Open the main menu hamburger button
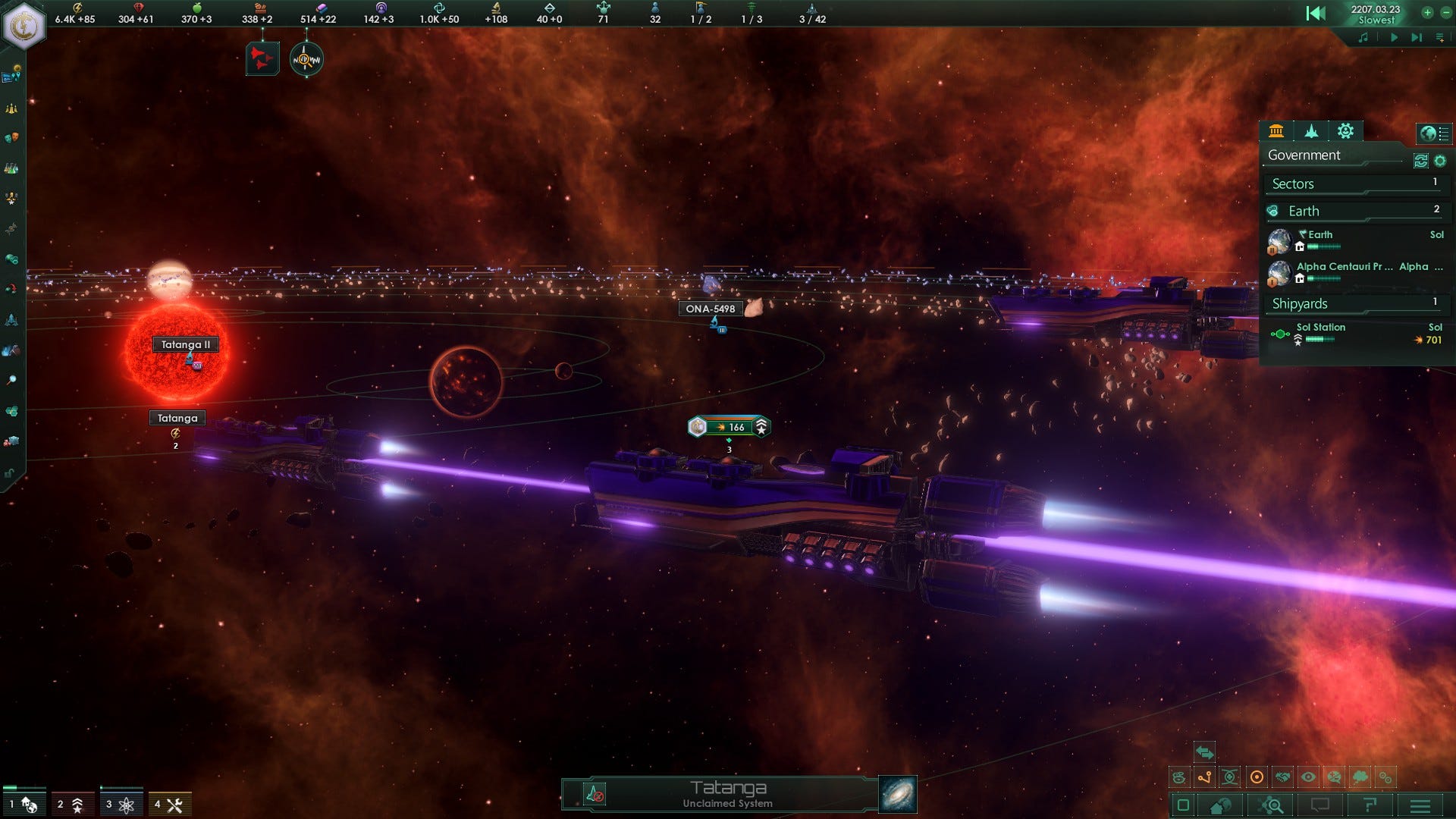1456x819 pixels. [x=1420, y=805]
